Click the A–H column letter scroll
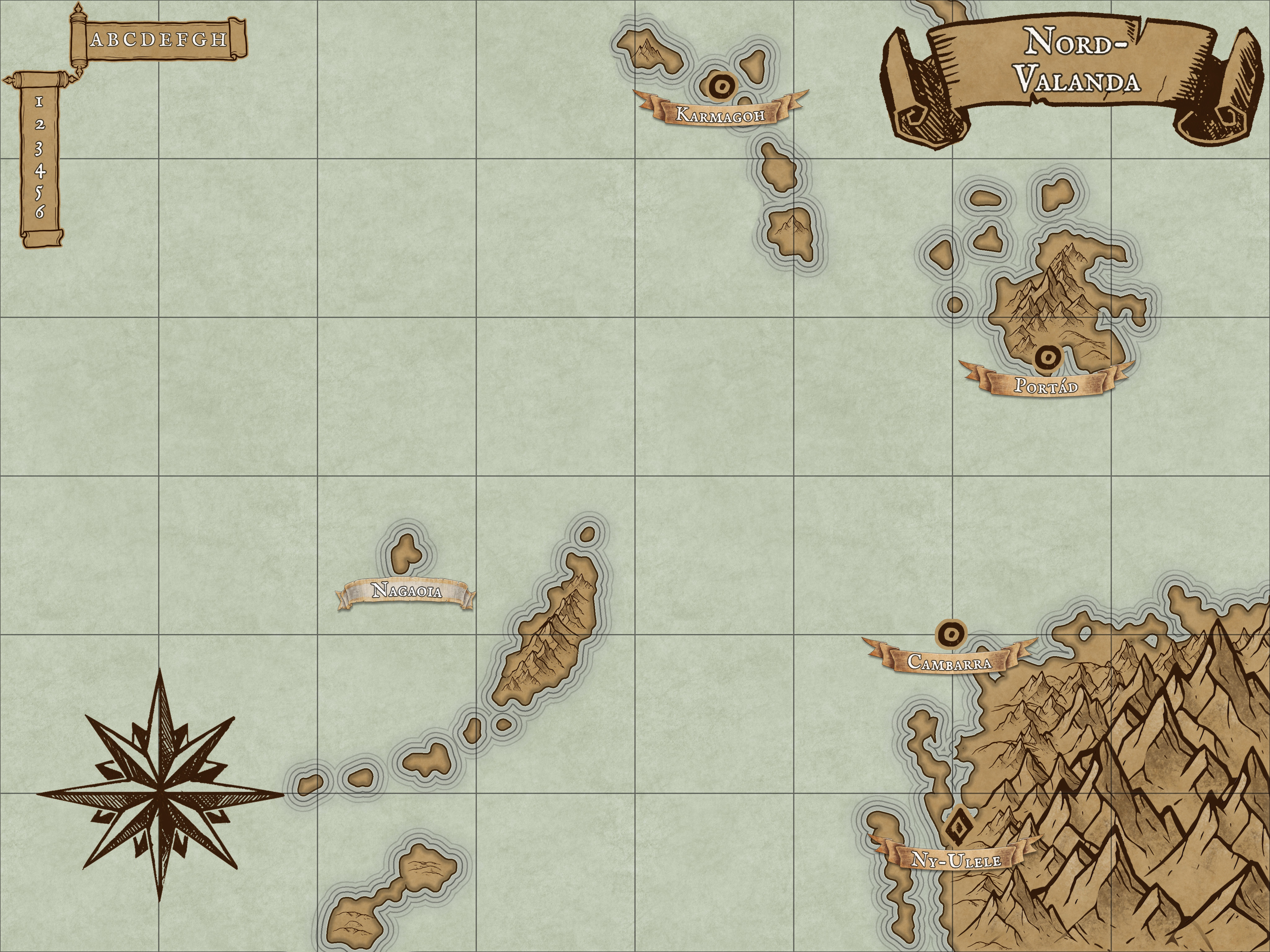Image resolution: width=1270 pixels, height=952 pixels. click(159, 39)
